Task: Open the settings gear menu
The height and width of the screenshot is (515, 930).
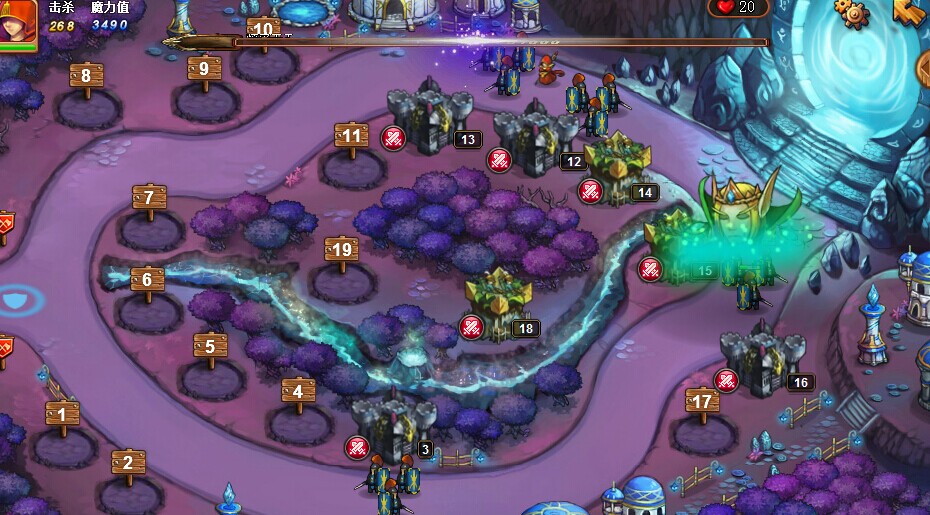Action: pyautogui.click(x=851, y=12)
